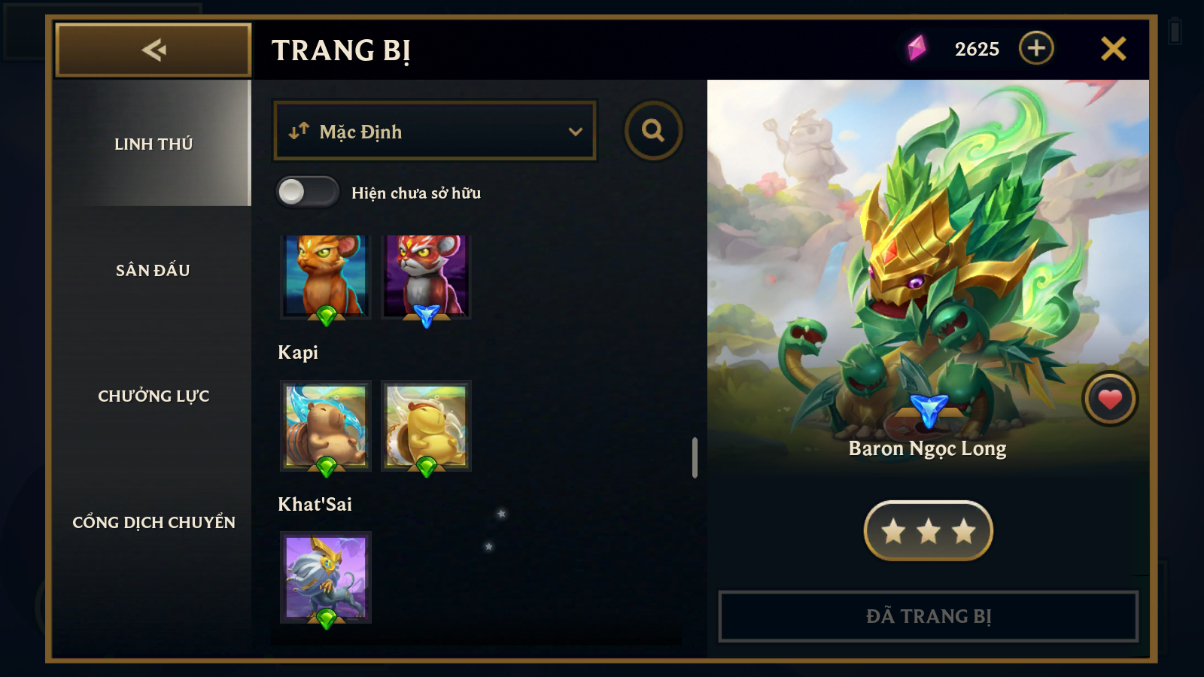1204x677 pixels.
Task: Choose the red masked cat little legend
Action: coord(426,275)
